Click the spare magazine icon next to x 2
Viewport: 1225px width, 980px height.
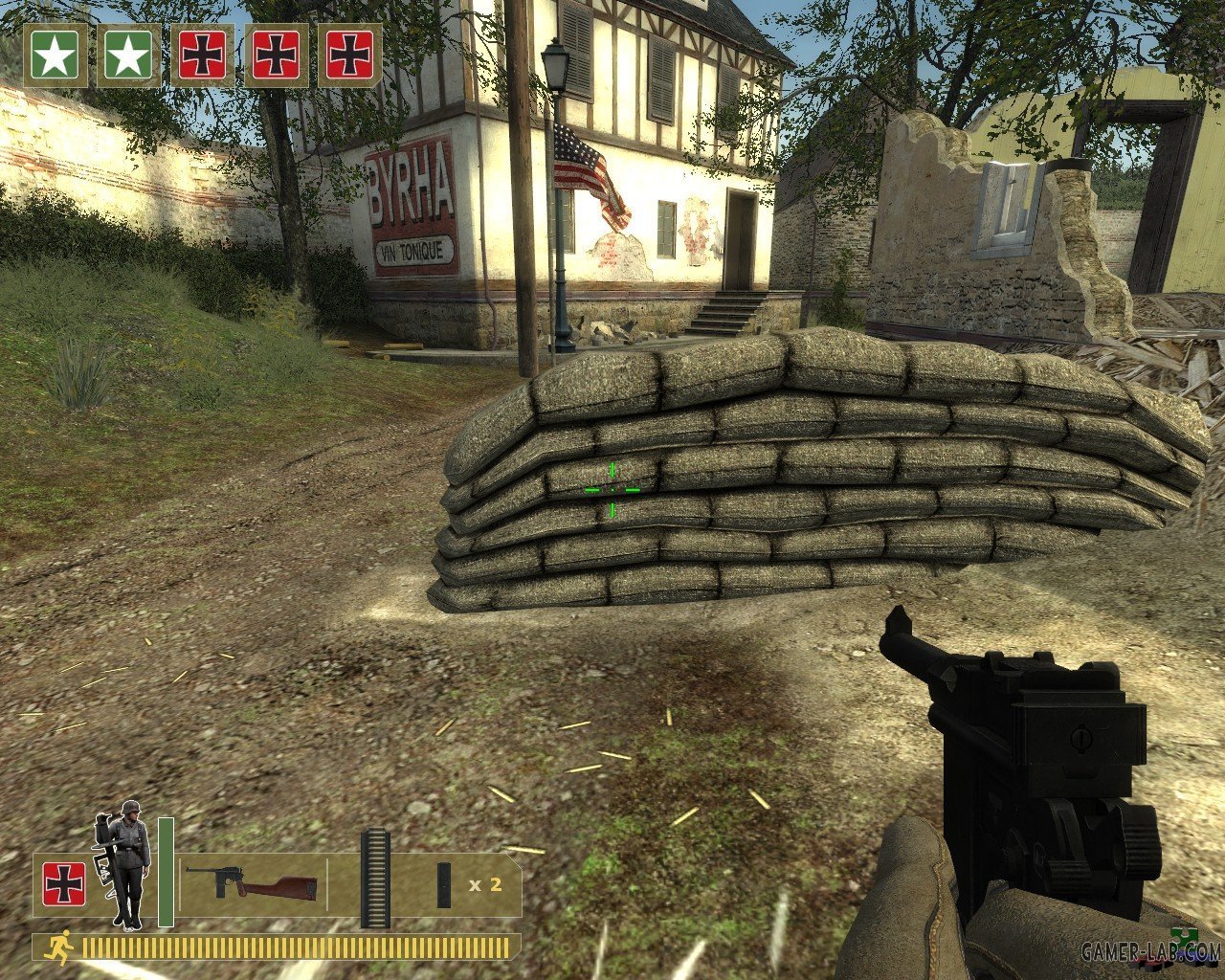(444, 884)
